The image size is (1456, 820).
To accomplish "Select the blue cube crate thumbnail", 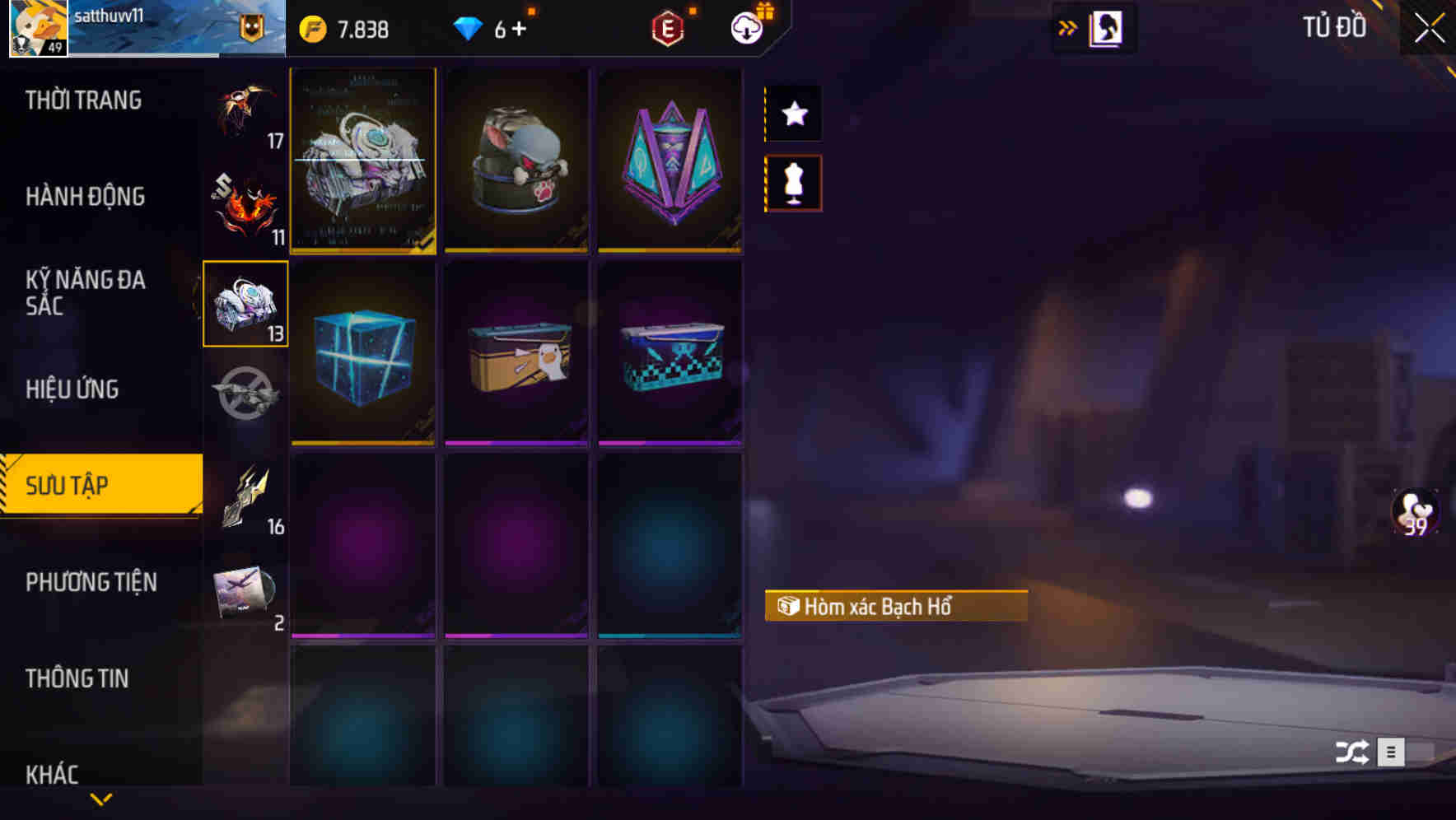I will pos(362,354).
